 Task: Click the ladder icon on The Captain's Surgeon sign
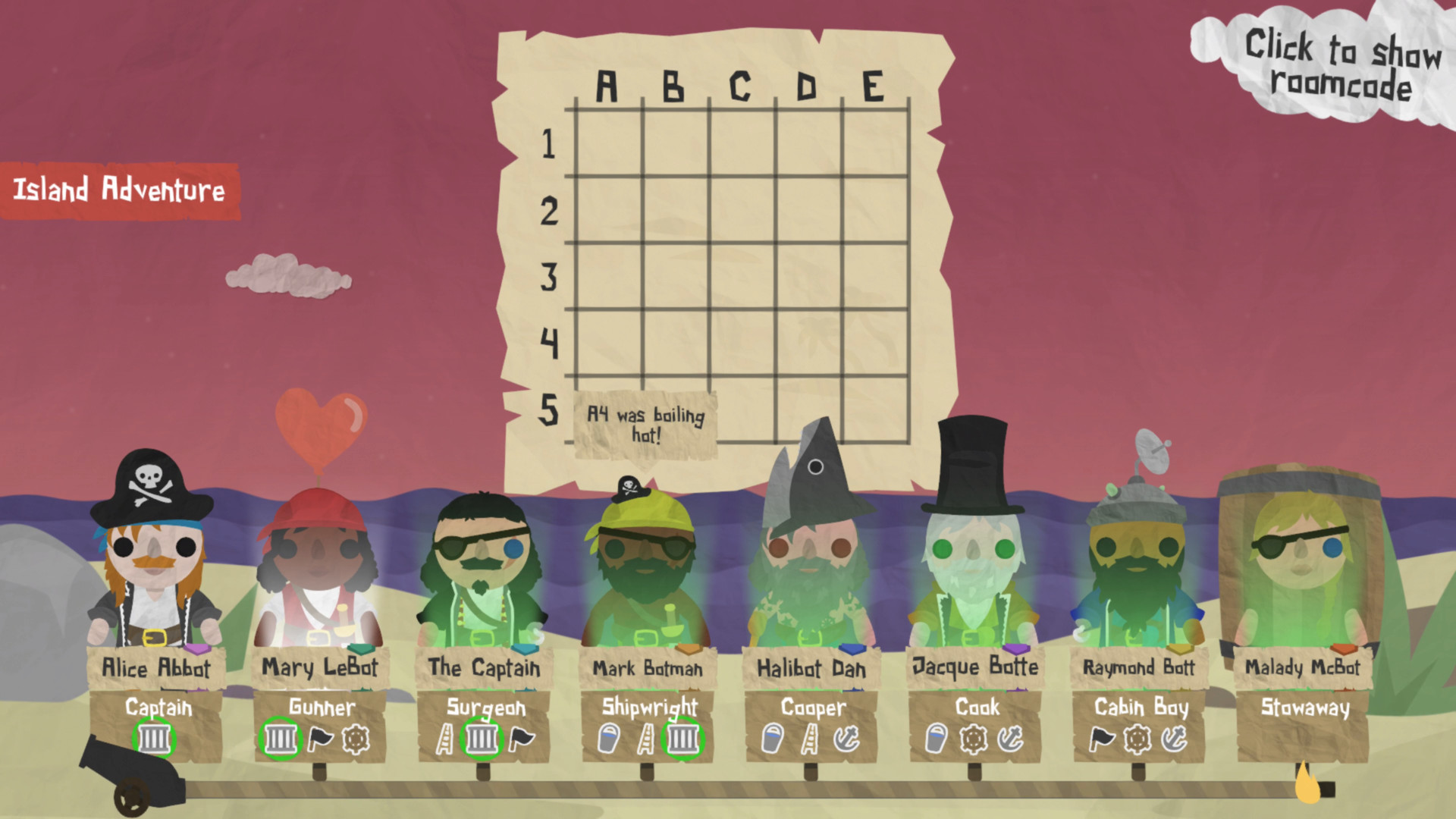pos(446,739)
